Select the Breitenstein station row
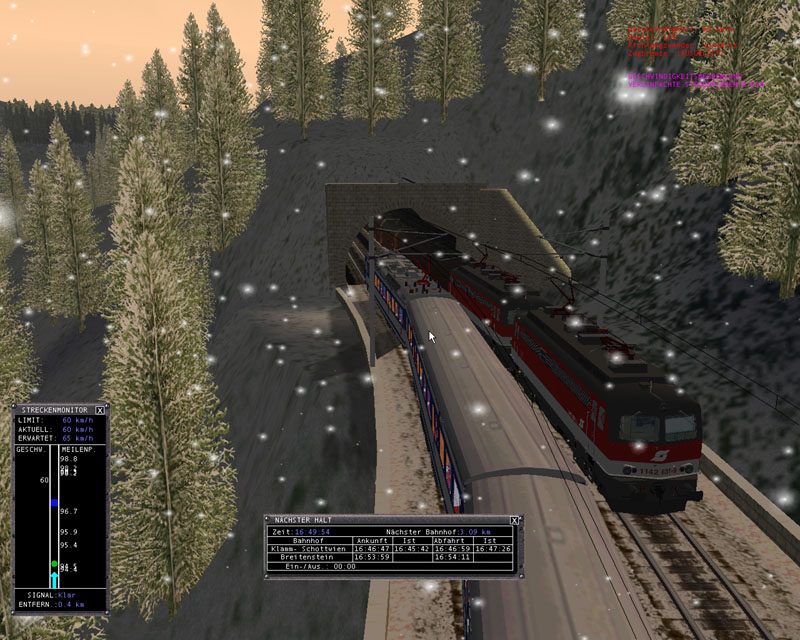 [308, 557]
